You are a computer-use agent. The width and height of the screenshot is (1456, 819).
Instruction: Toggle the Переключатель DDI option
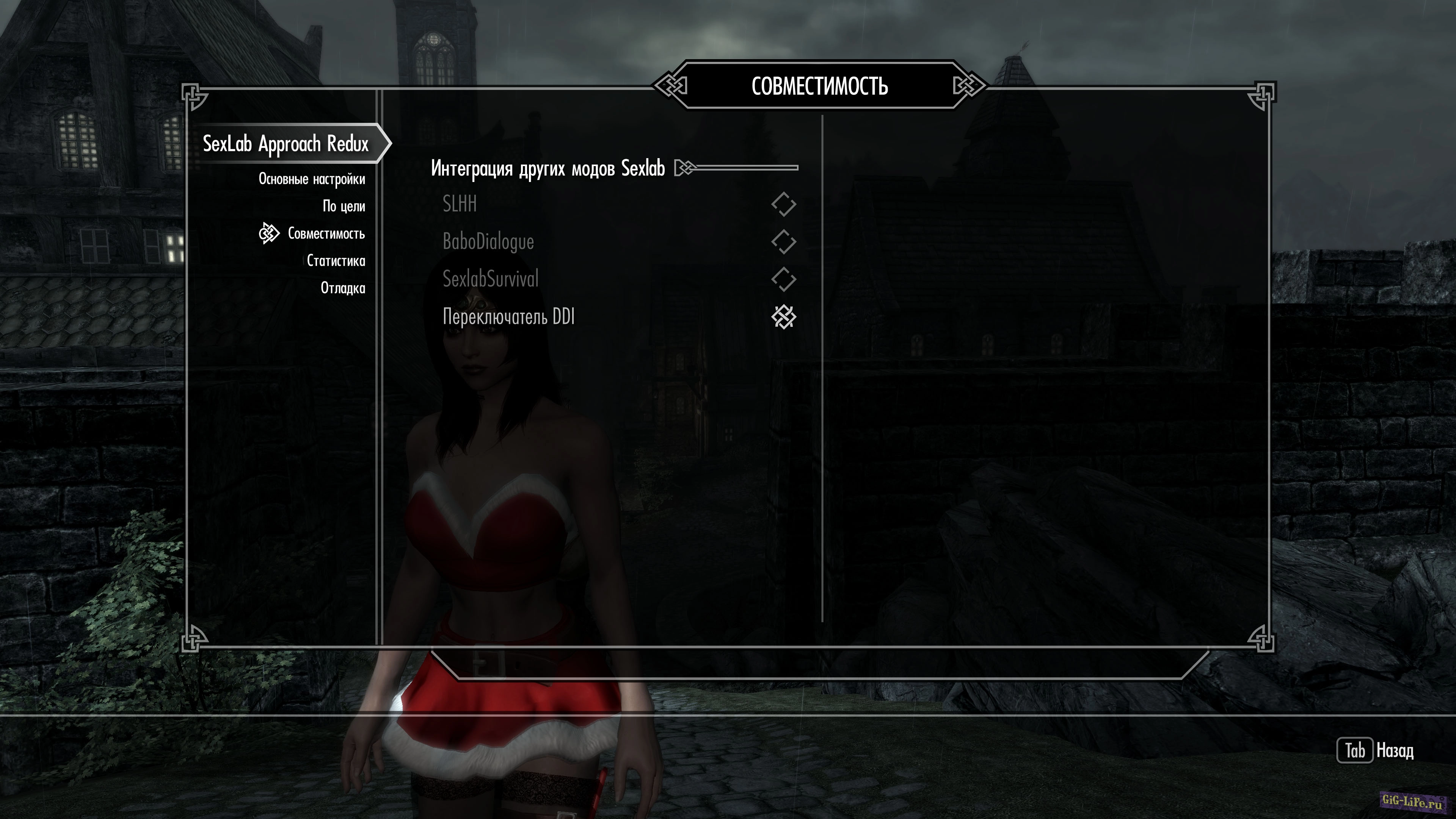(x=783, y=317)
